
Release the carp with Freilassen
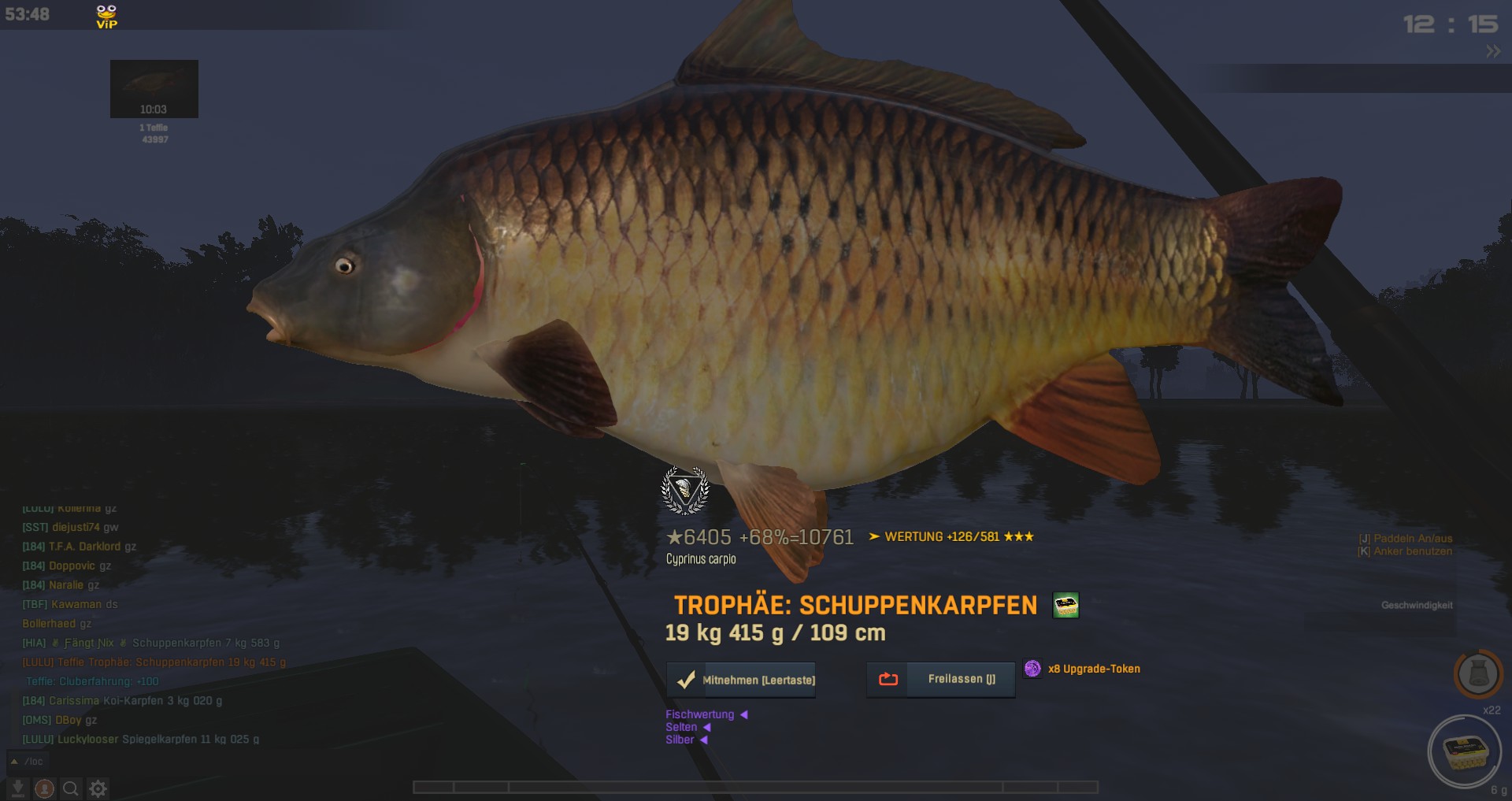click(940, 679)
